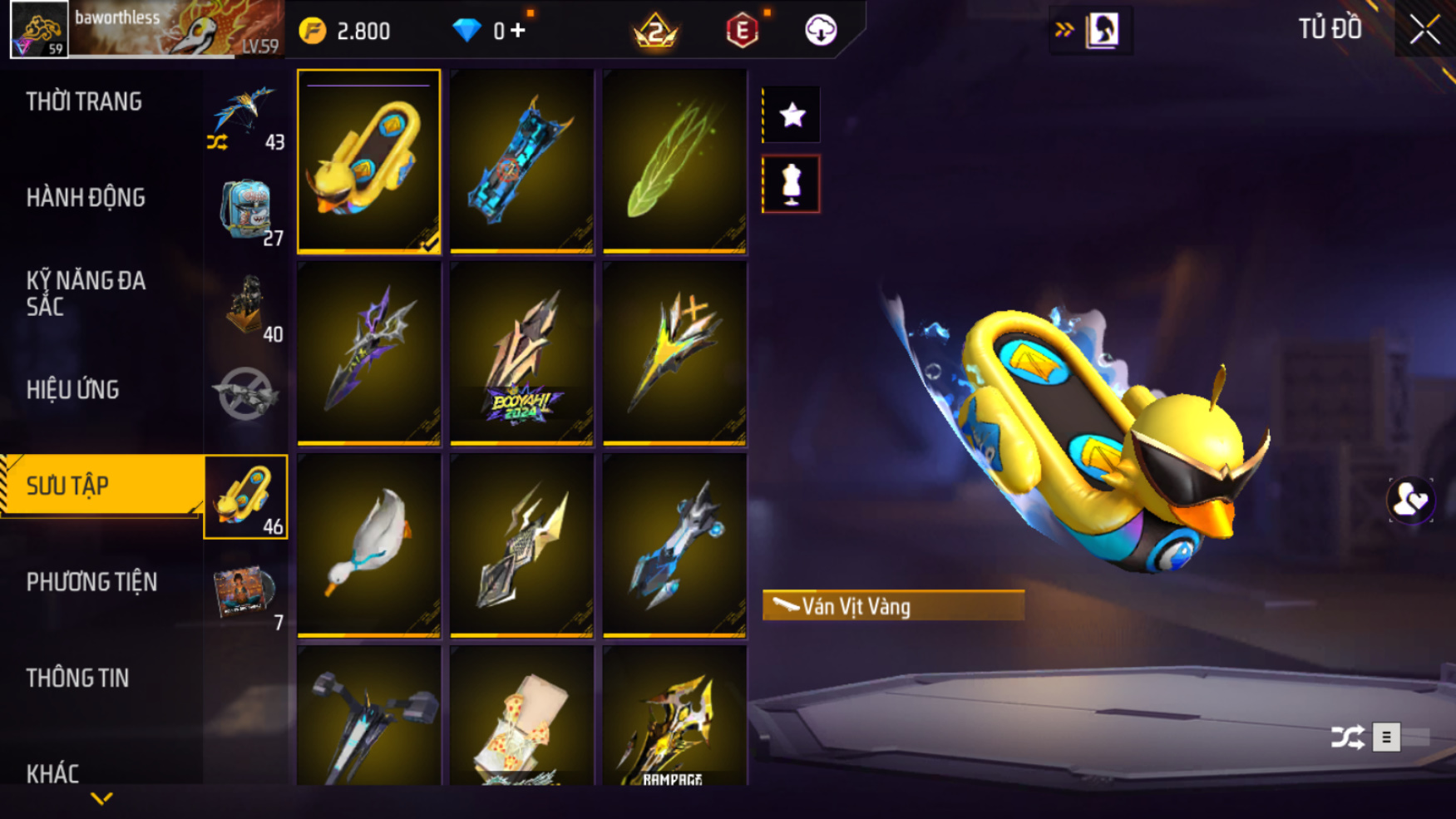This screenshot has height=819, width=1456.
Task: Open the Thời Trang category
Action: (x=84, y=102)
